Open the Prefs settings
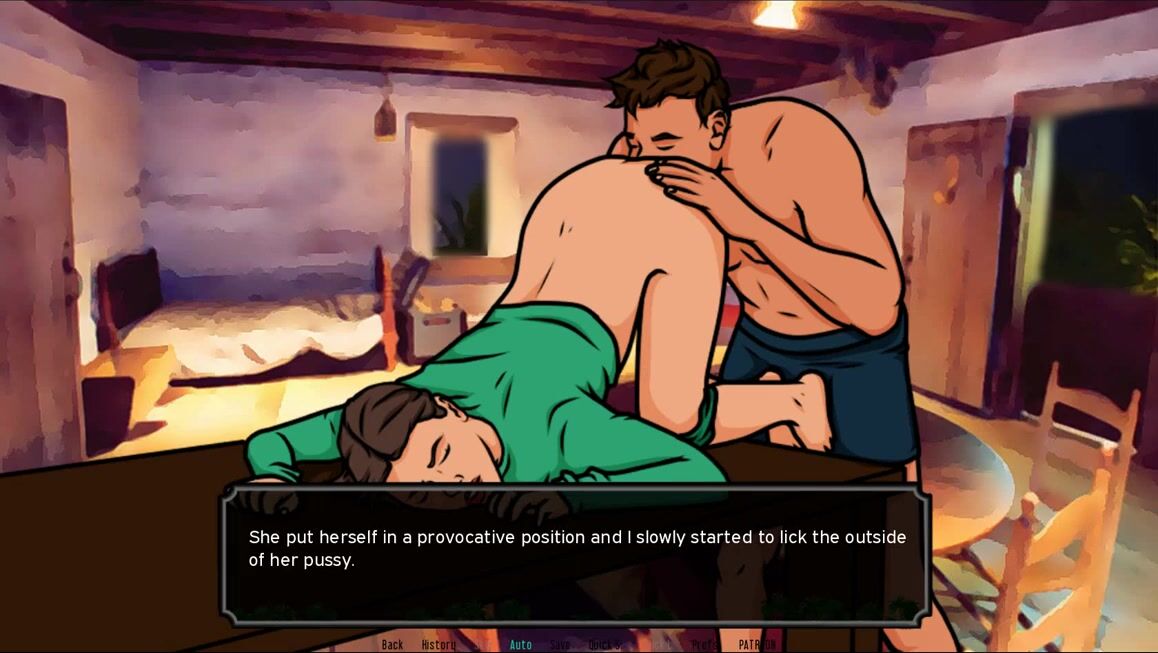The image size is (1158, 653). pyautogui.click(x=705, y=645)
